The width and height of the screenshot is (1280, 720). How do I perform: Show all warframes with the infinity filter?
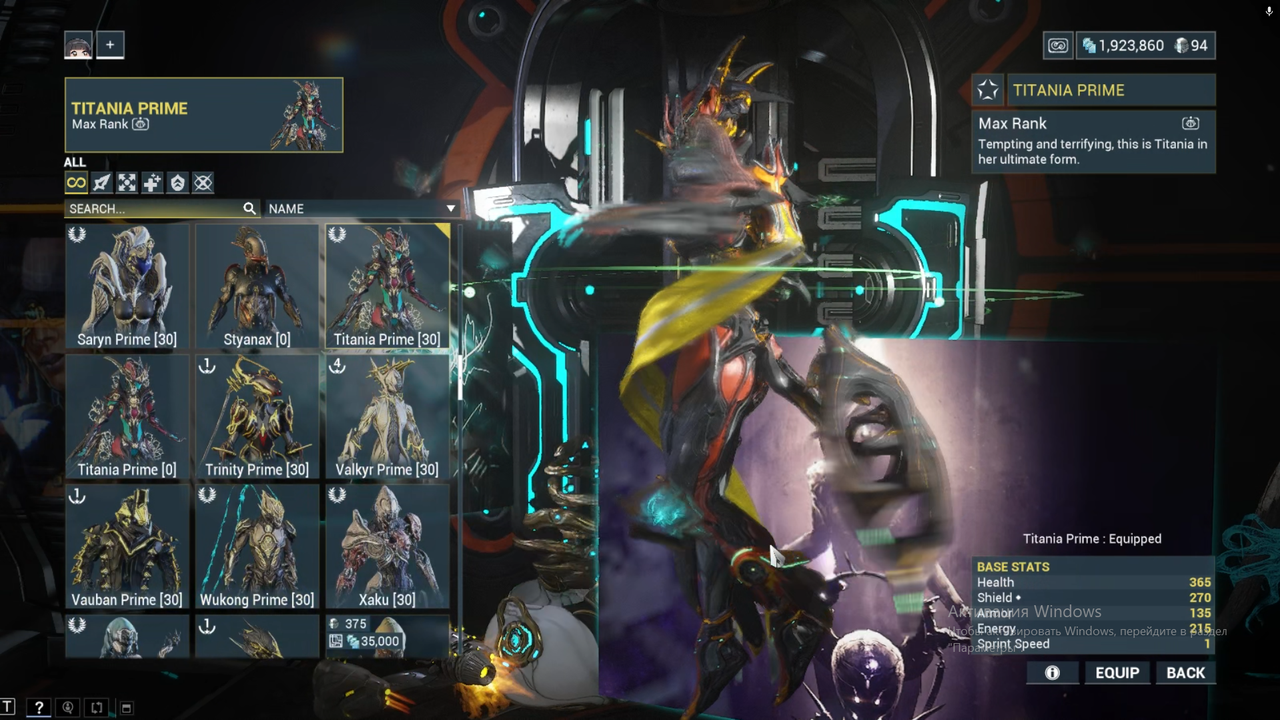coord(76,183)
